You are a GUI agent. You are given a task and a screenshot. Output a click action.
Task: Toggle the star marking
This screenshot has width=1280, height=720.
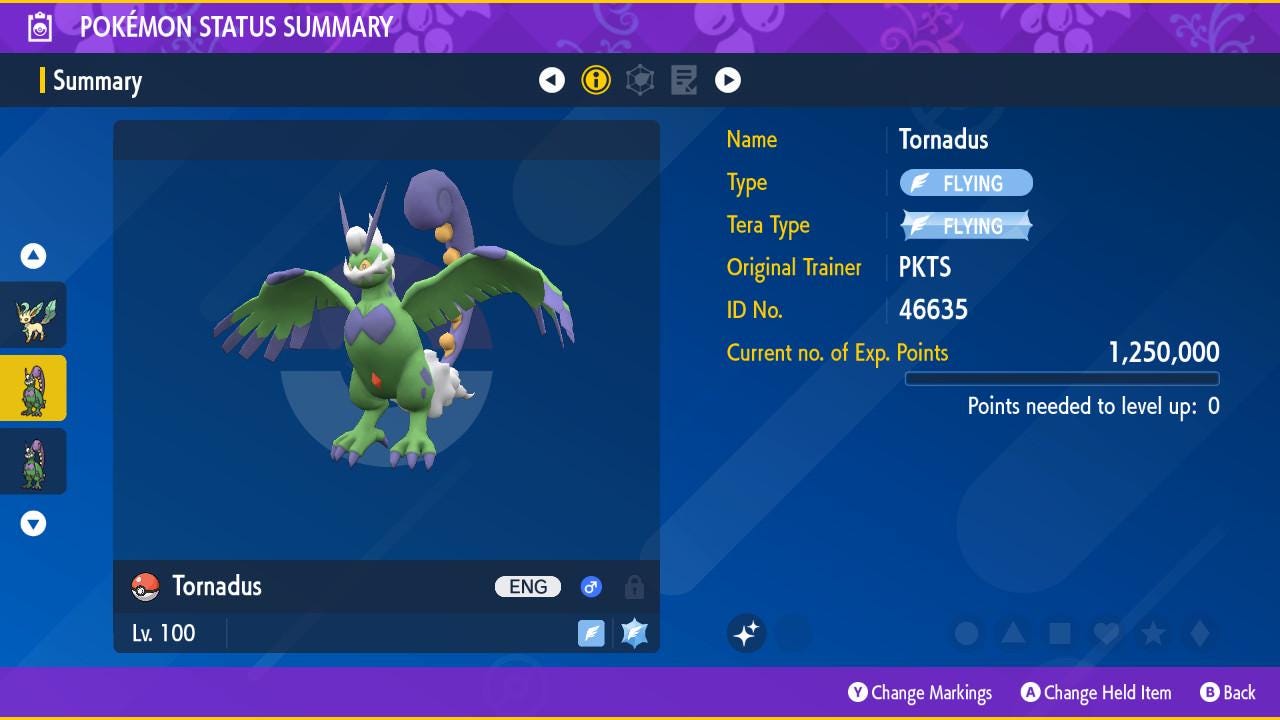(1153, 633)
